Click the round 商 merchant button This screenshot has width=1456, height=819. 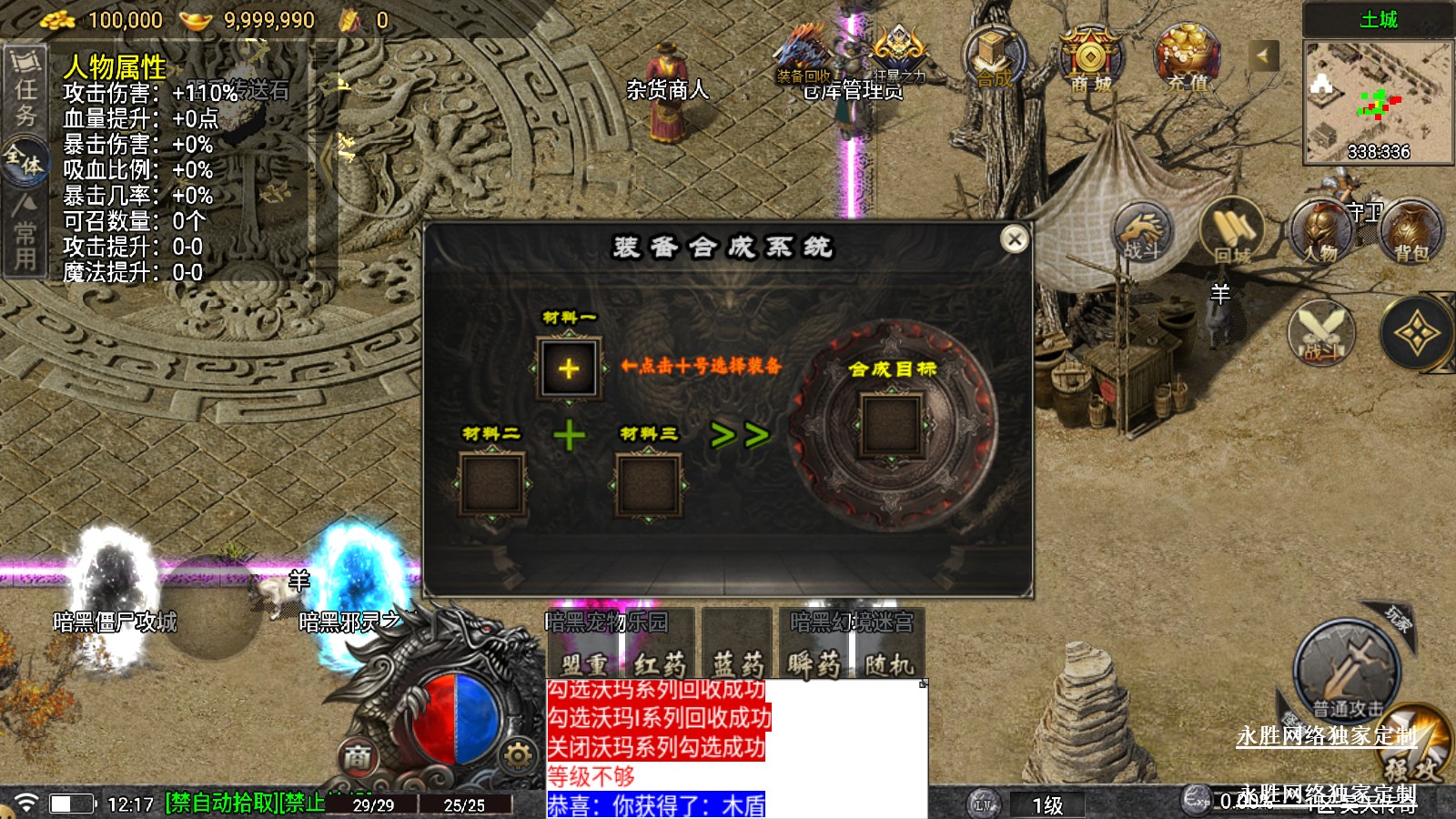[x=358, y=756]
